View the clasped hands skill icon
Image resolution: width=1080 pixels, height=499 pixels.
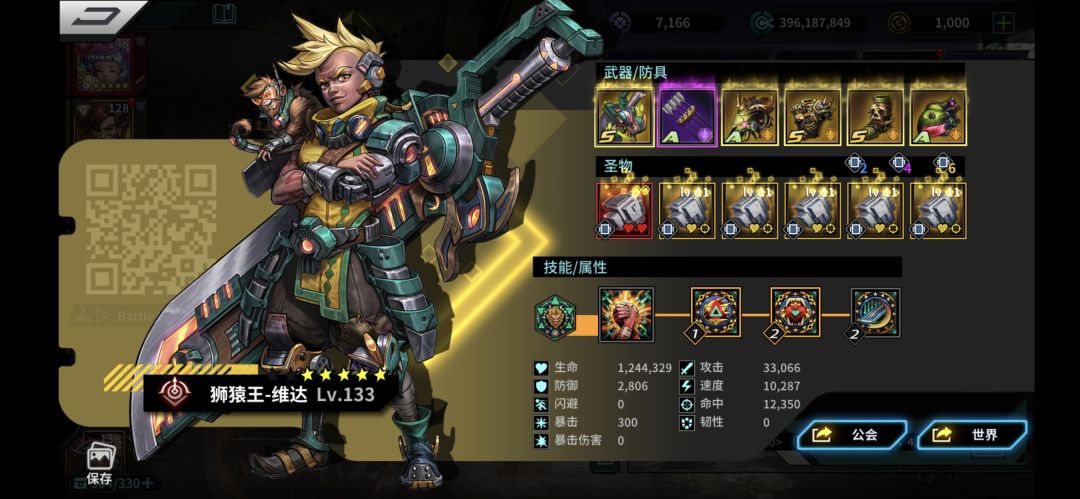click(x=626, y=314)
